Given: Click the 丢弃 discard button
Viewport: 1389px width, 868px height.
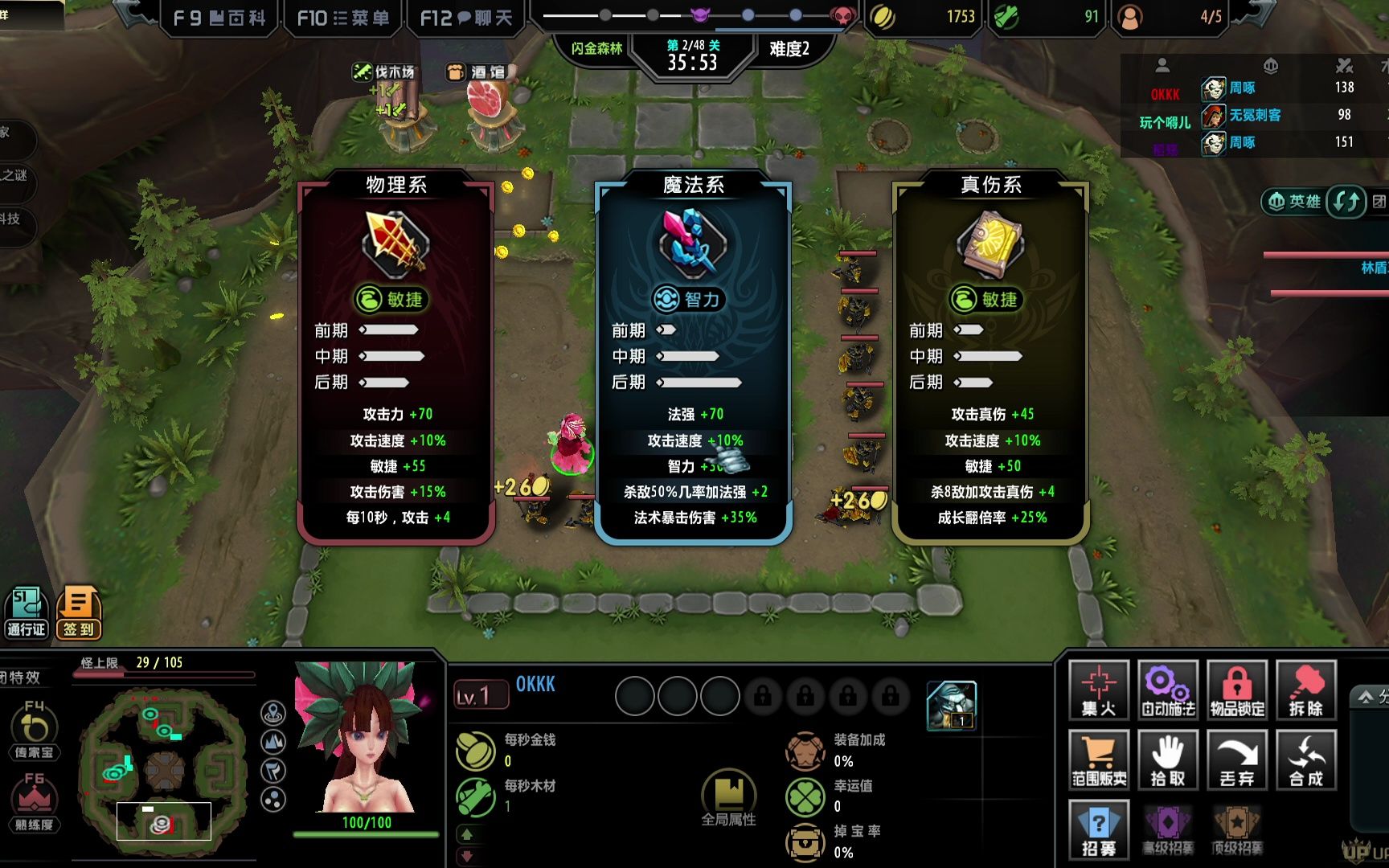Looking at the screenshot, I should 1237,759.
